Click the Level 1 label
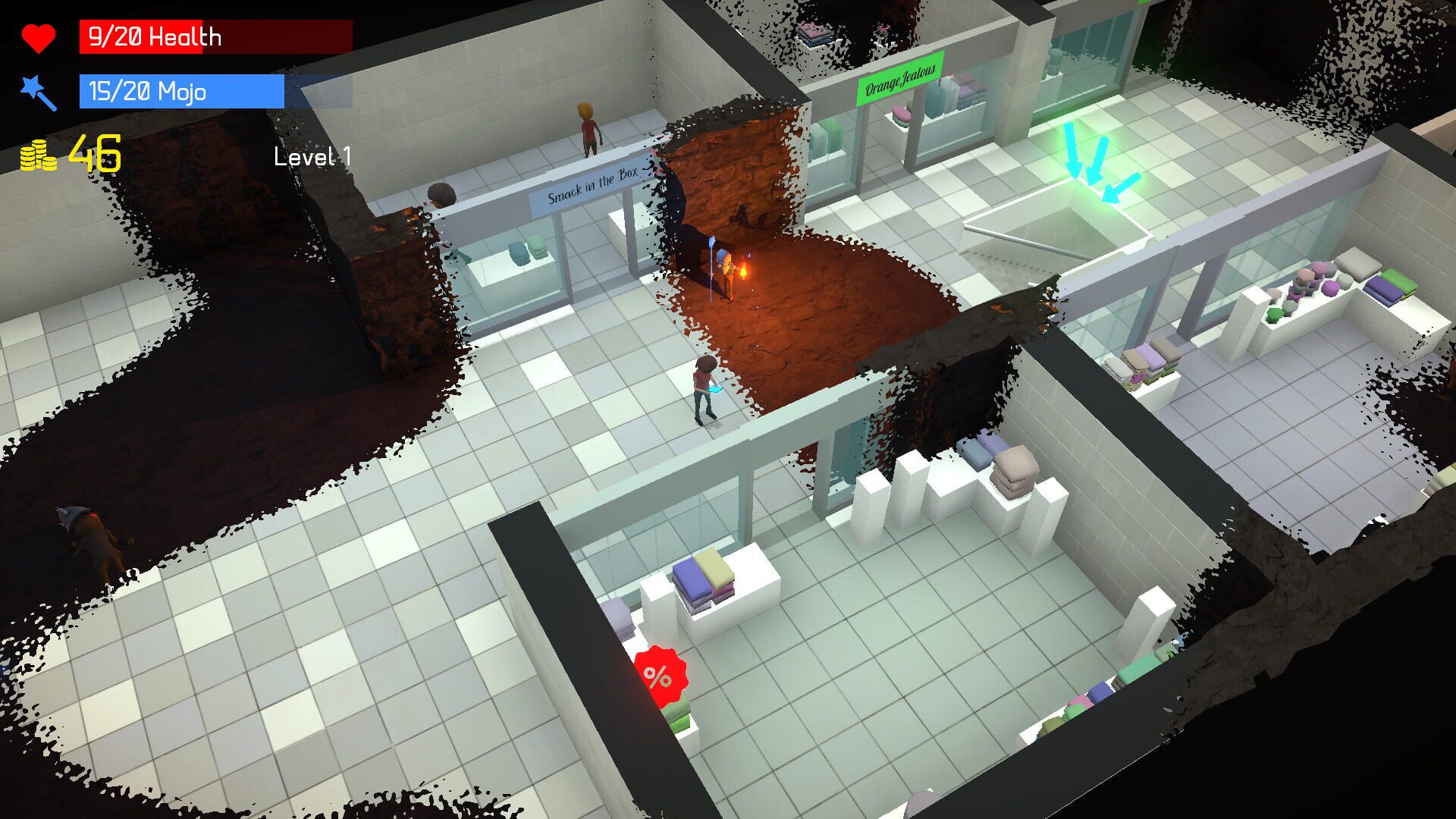Screen dimensions: 1456x819 [x=310, y=155]
